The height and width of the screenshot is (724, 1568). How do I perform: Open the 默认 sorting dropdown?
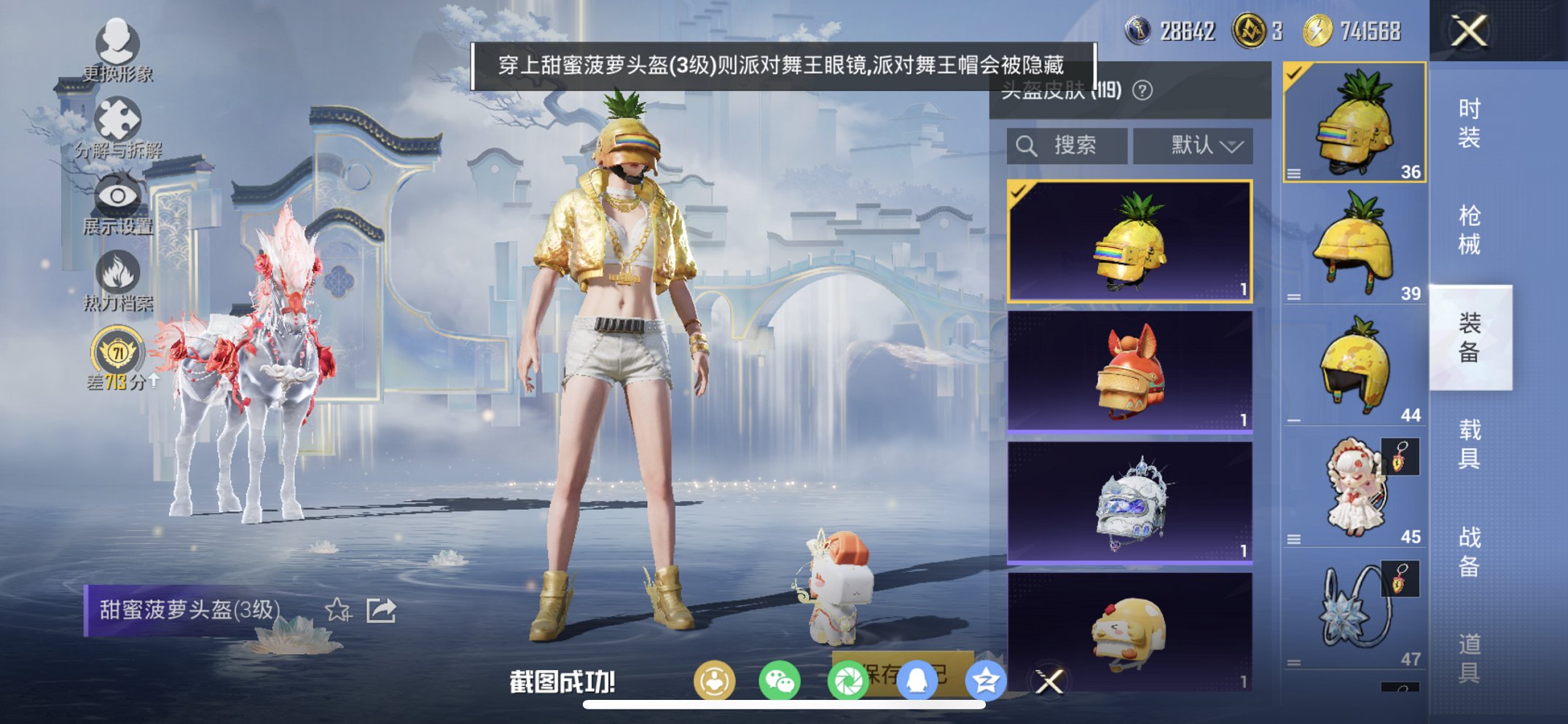click(x=1192, y=144)
